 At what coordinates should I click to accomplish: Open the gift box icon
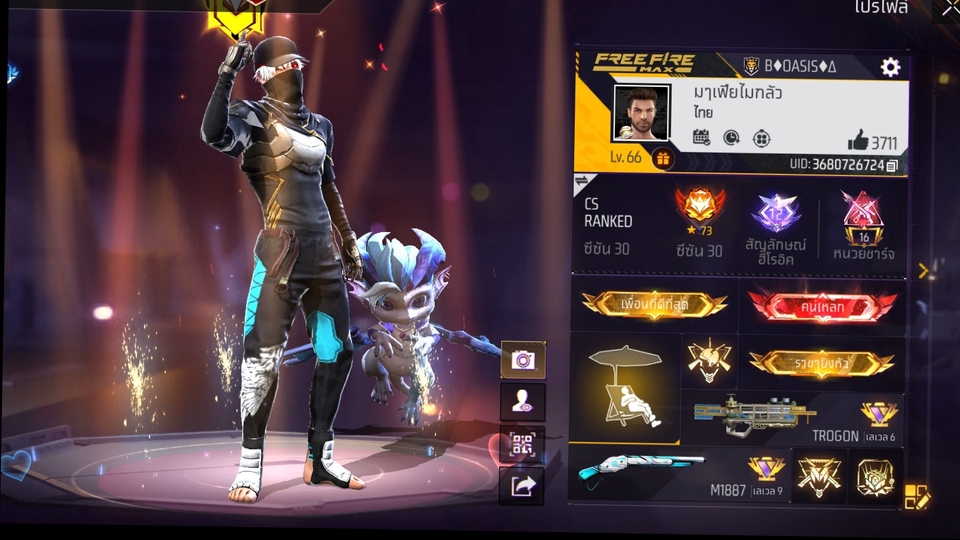[662, 158]
